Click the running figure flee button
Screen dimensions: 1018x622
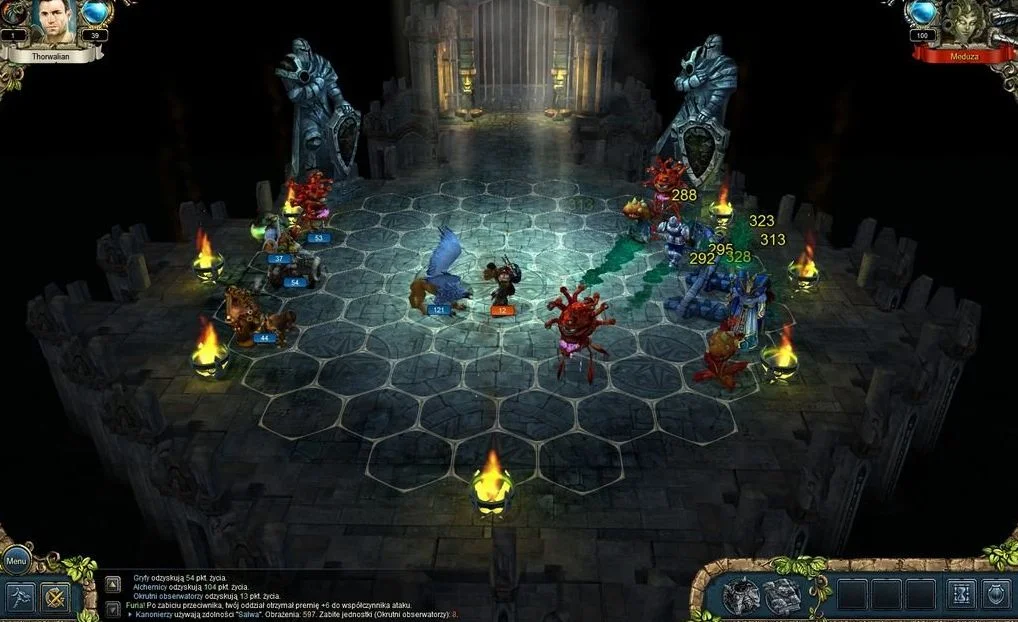pyautogui.click(x=22, y=597)
